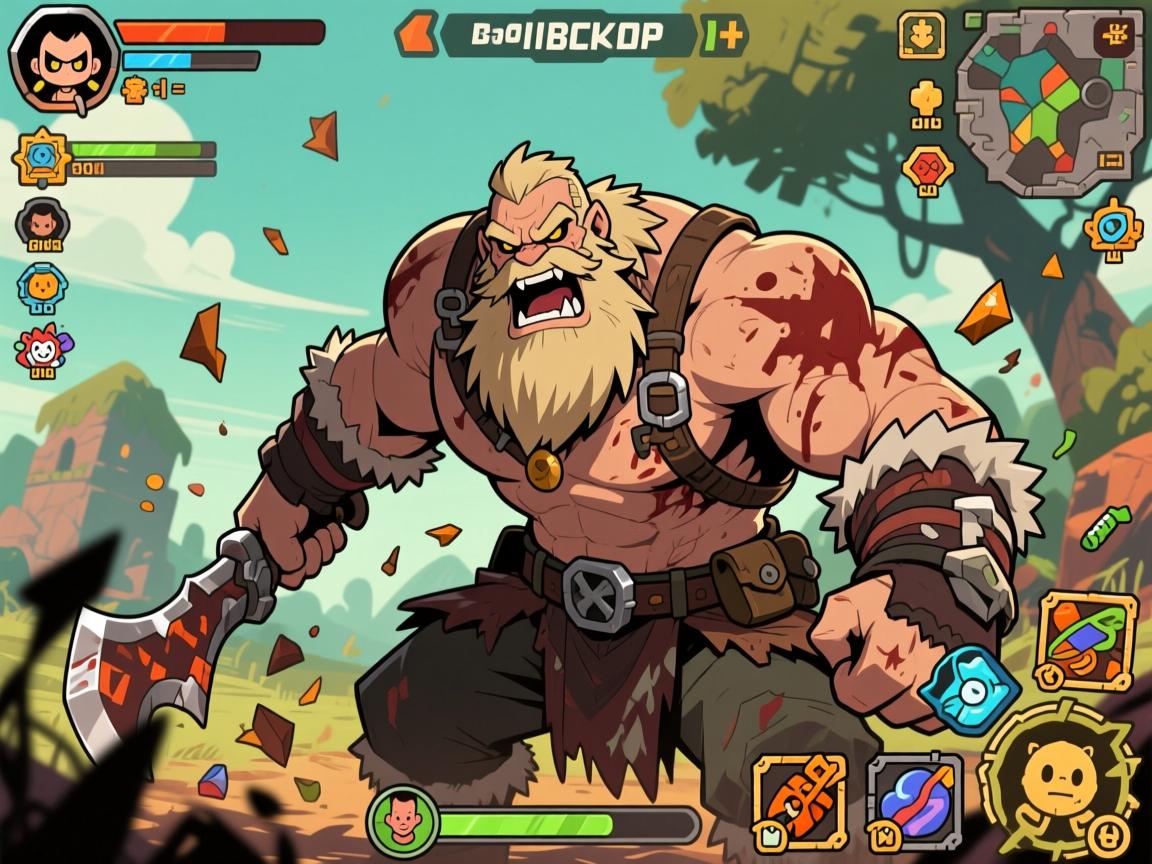Open the golden square icon beside minimap

click(x=921, y=34)
